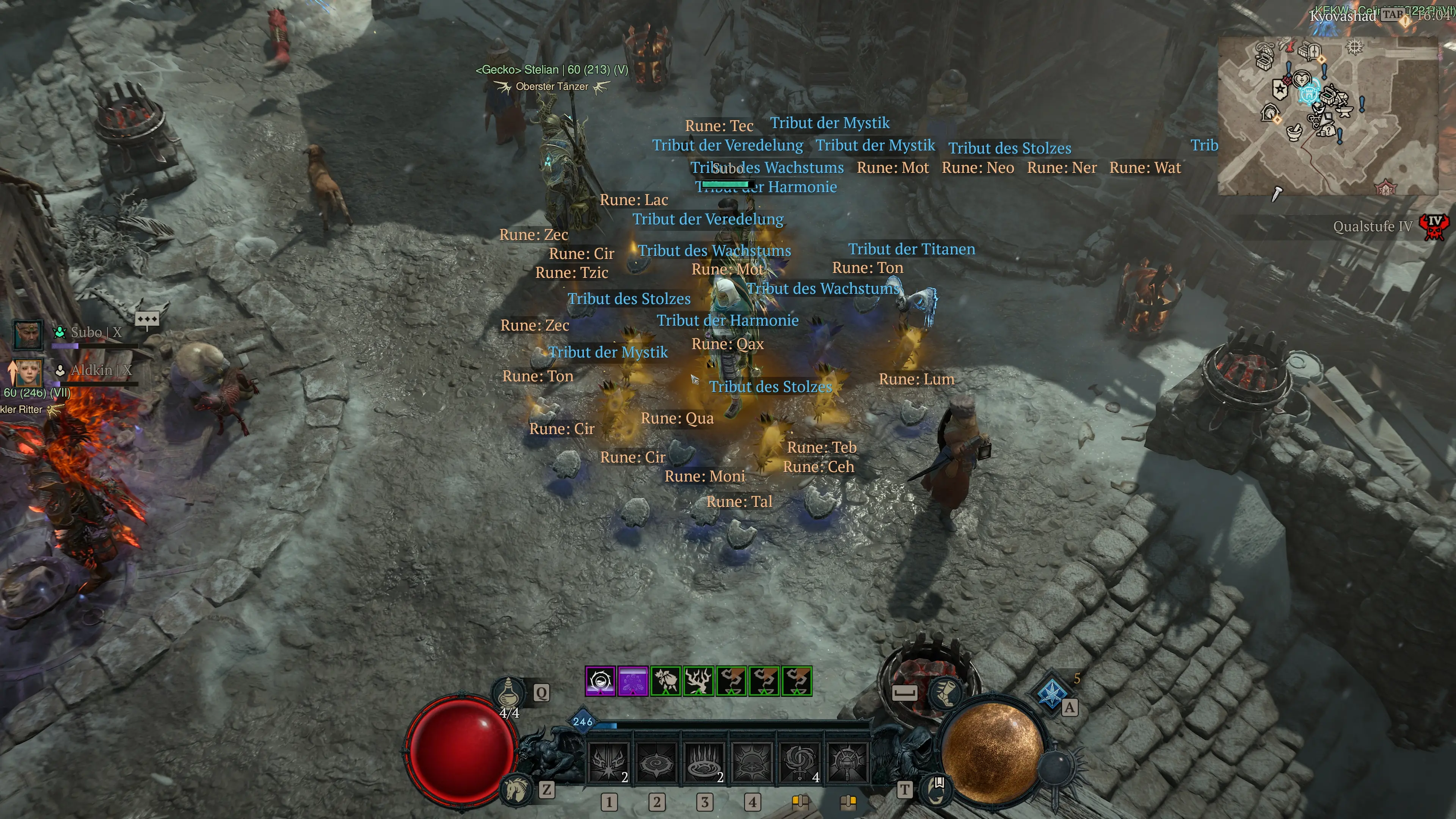Pick up the Rune: Lum item label
The image size is (1456, 819).
(916, 379)
